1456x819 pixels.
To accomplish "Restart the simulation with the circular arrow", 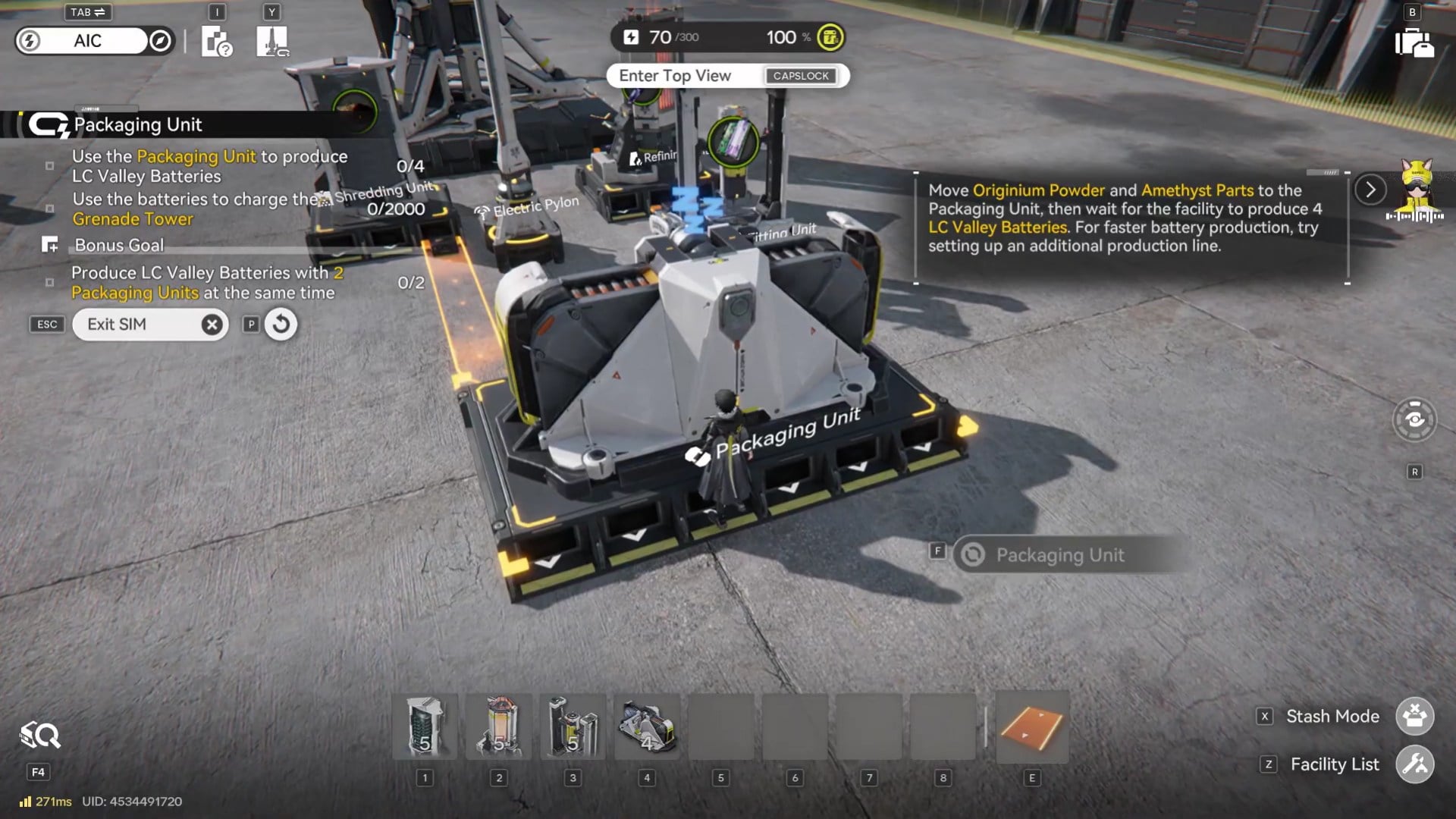I will (x=281, y=325).
